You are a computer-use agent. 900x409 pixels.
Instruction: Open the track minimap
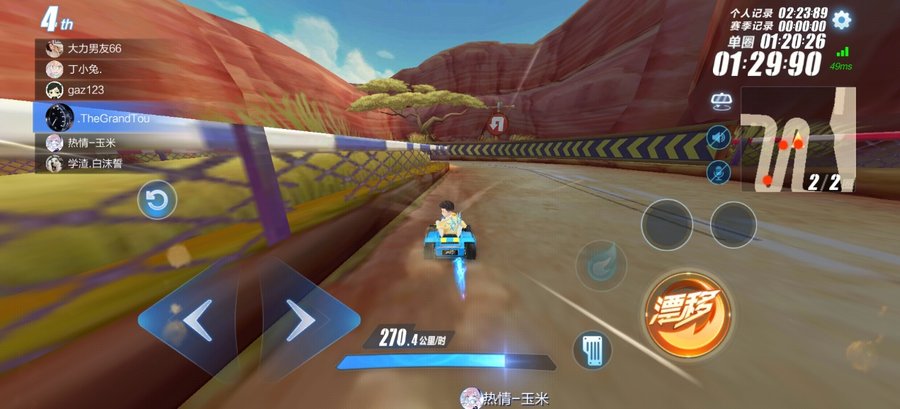pos(798,139)
